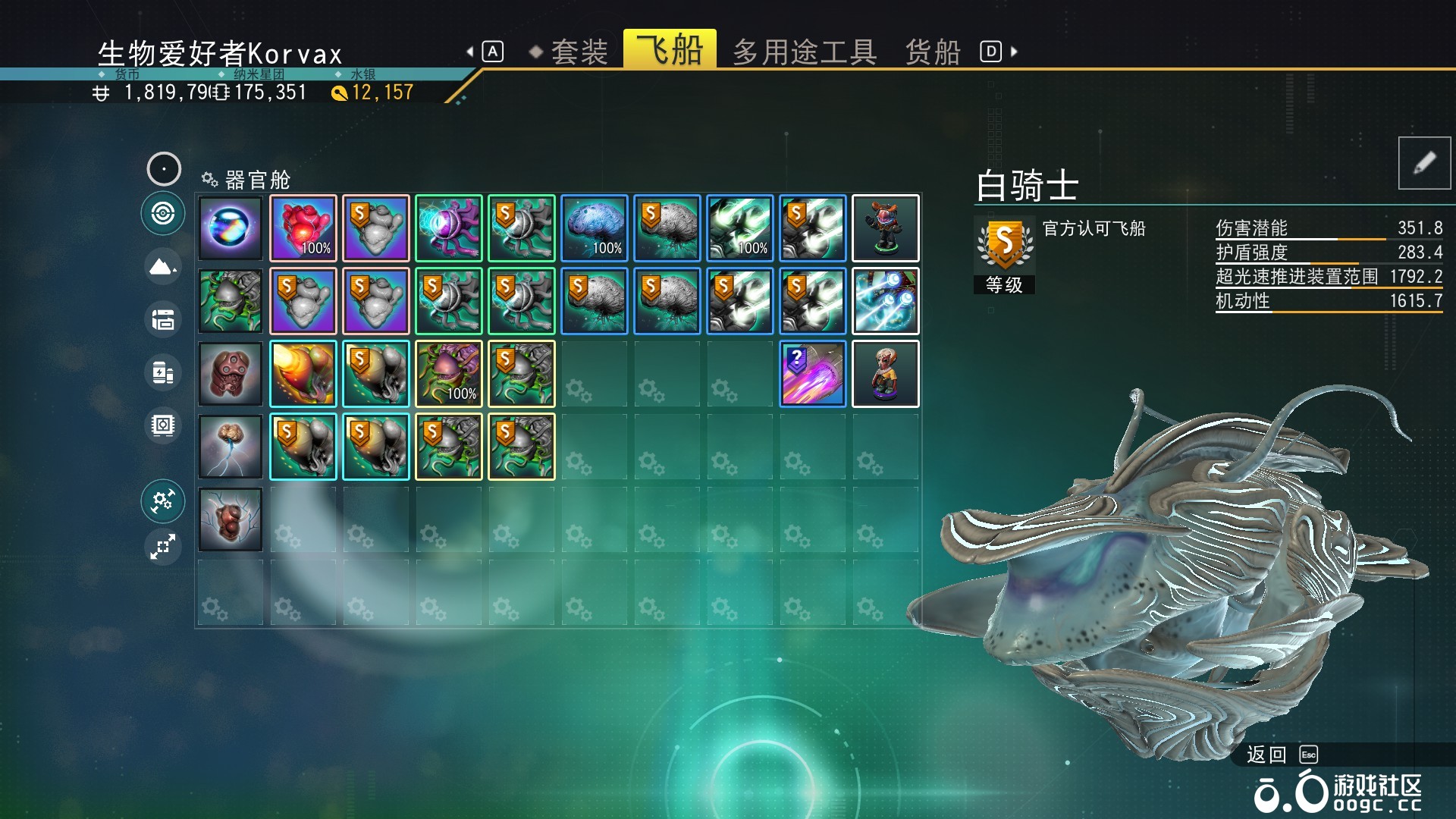Viewport: 1456px width, 819px height.
Task: Select the target/scope icon in the left sidebar
Action: pyautogui.click(x=162, y=215)
